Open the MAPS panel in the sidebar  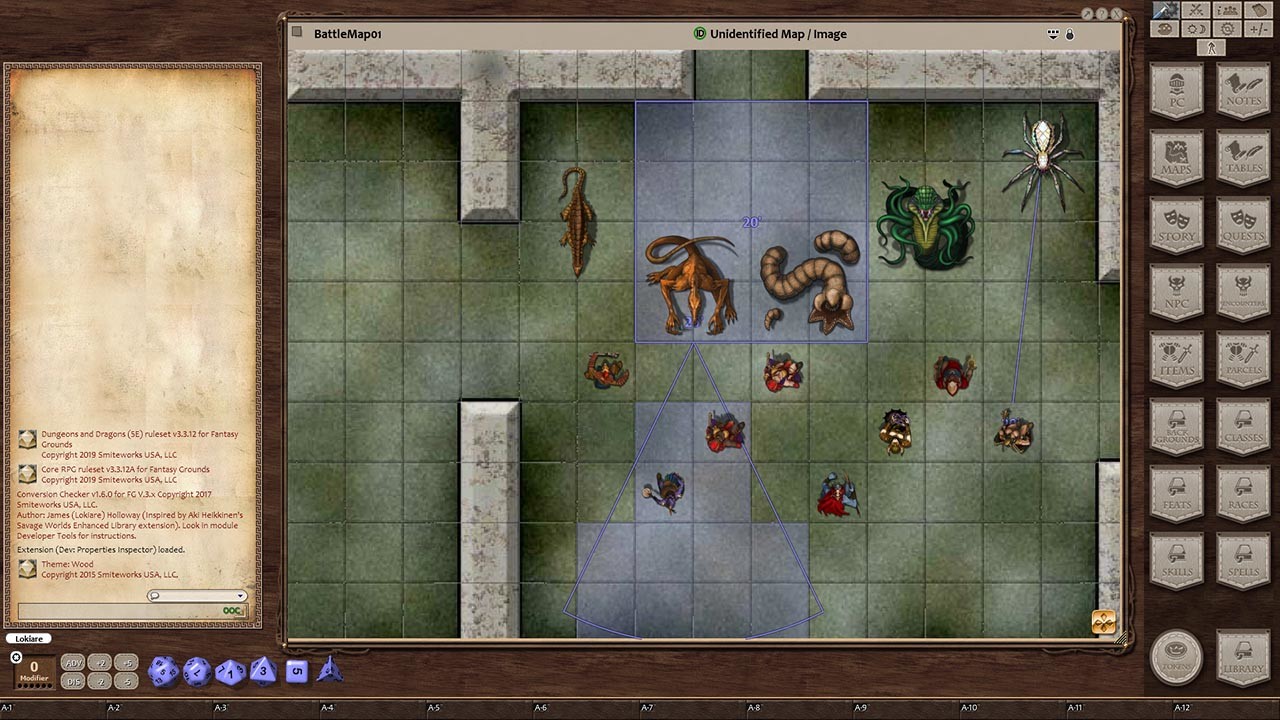coord(1177,157)
